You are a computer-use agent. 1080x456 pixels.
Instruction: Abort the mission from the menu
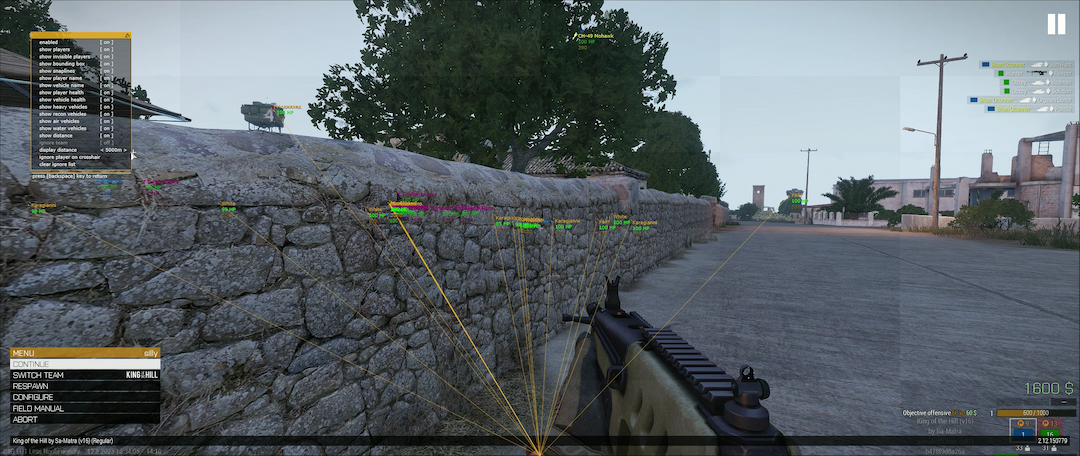(84, 419)
